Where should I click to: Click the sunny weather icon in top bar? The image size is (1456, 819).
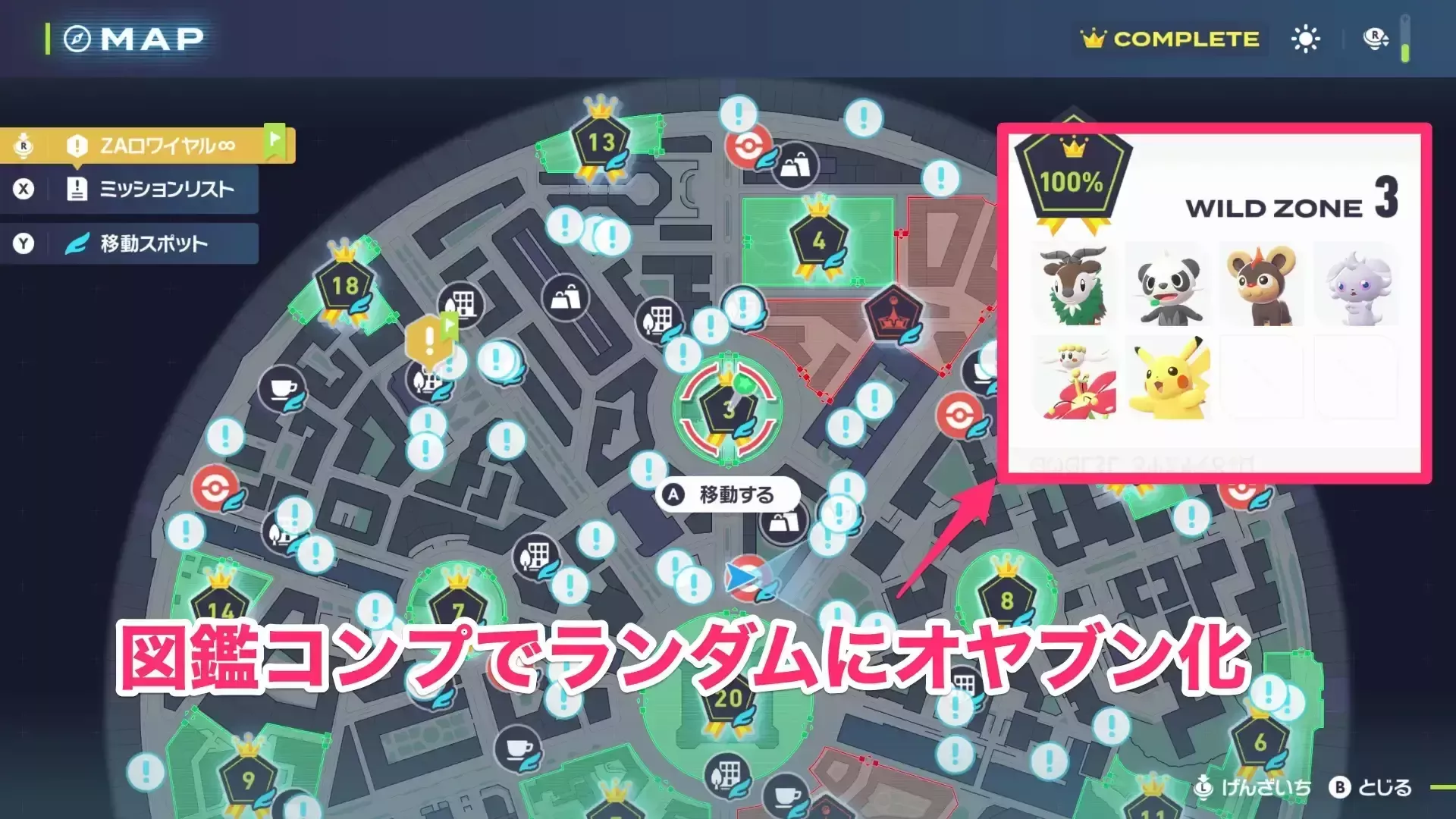[x=1304, y=38]
